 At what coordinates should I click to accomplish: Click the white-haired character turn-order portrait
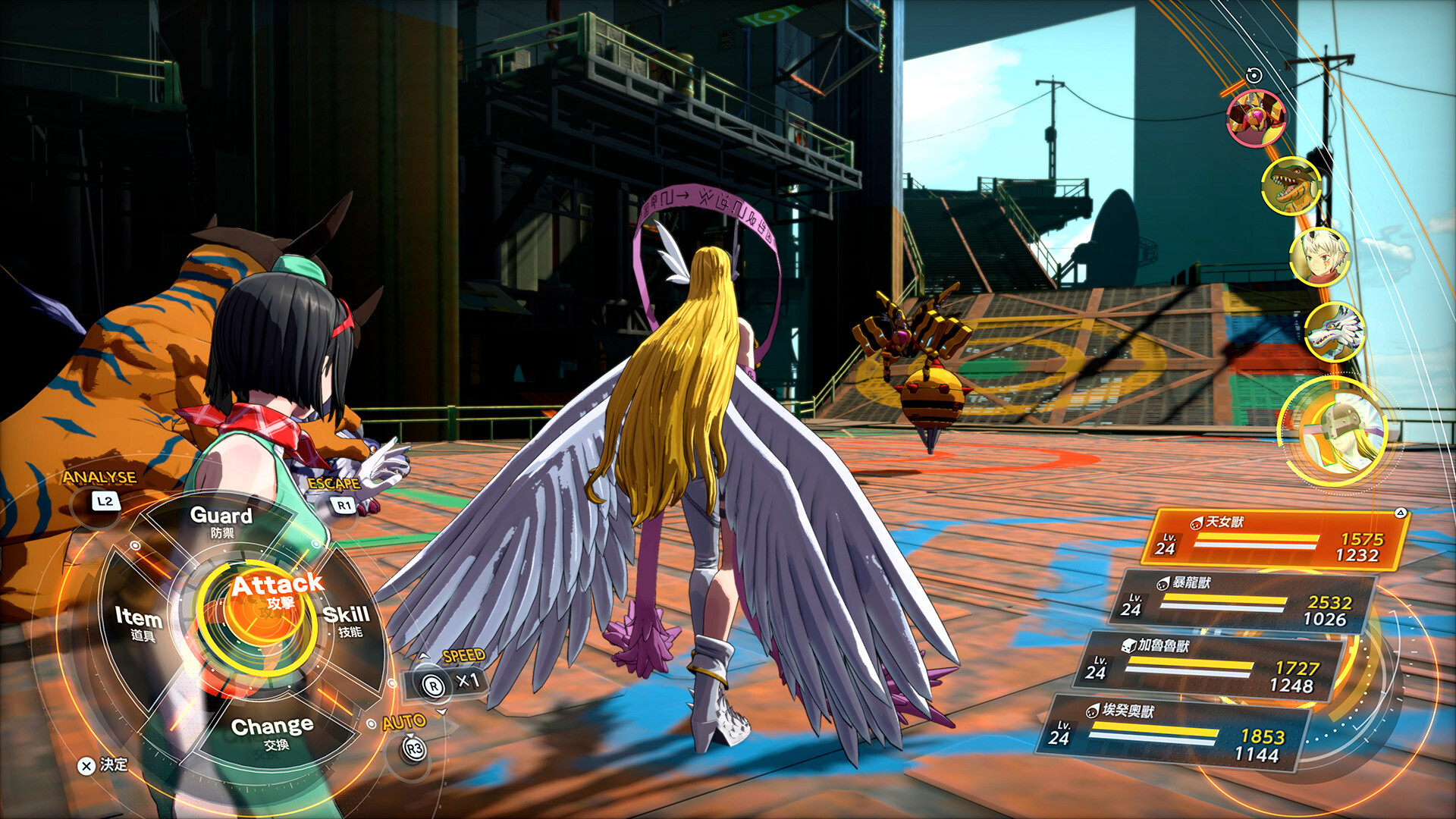[1319, 256]
